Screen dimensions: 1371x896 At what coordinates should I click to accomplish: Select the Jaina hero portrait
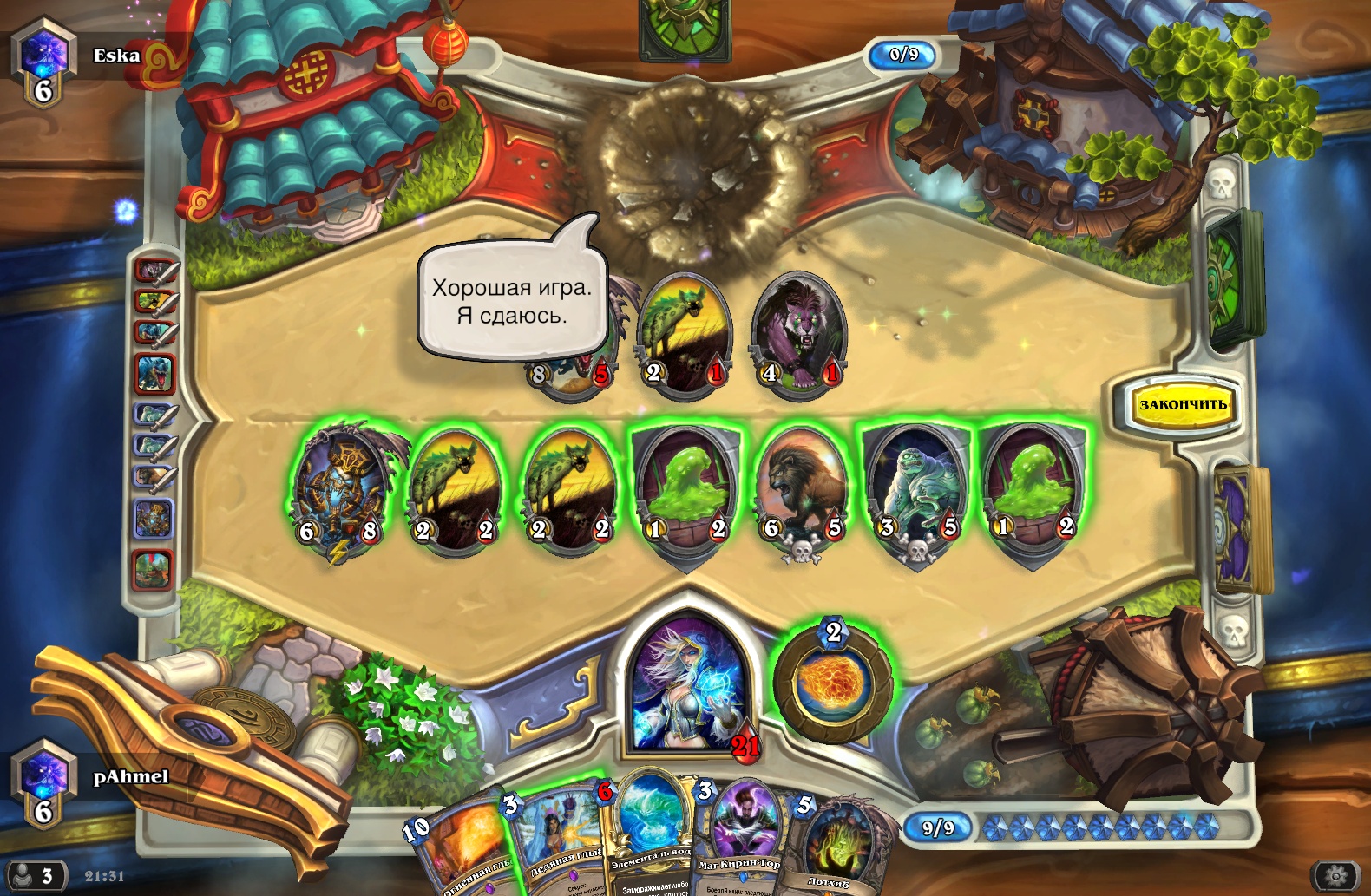pos(689,683)
